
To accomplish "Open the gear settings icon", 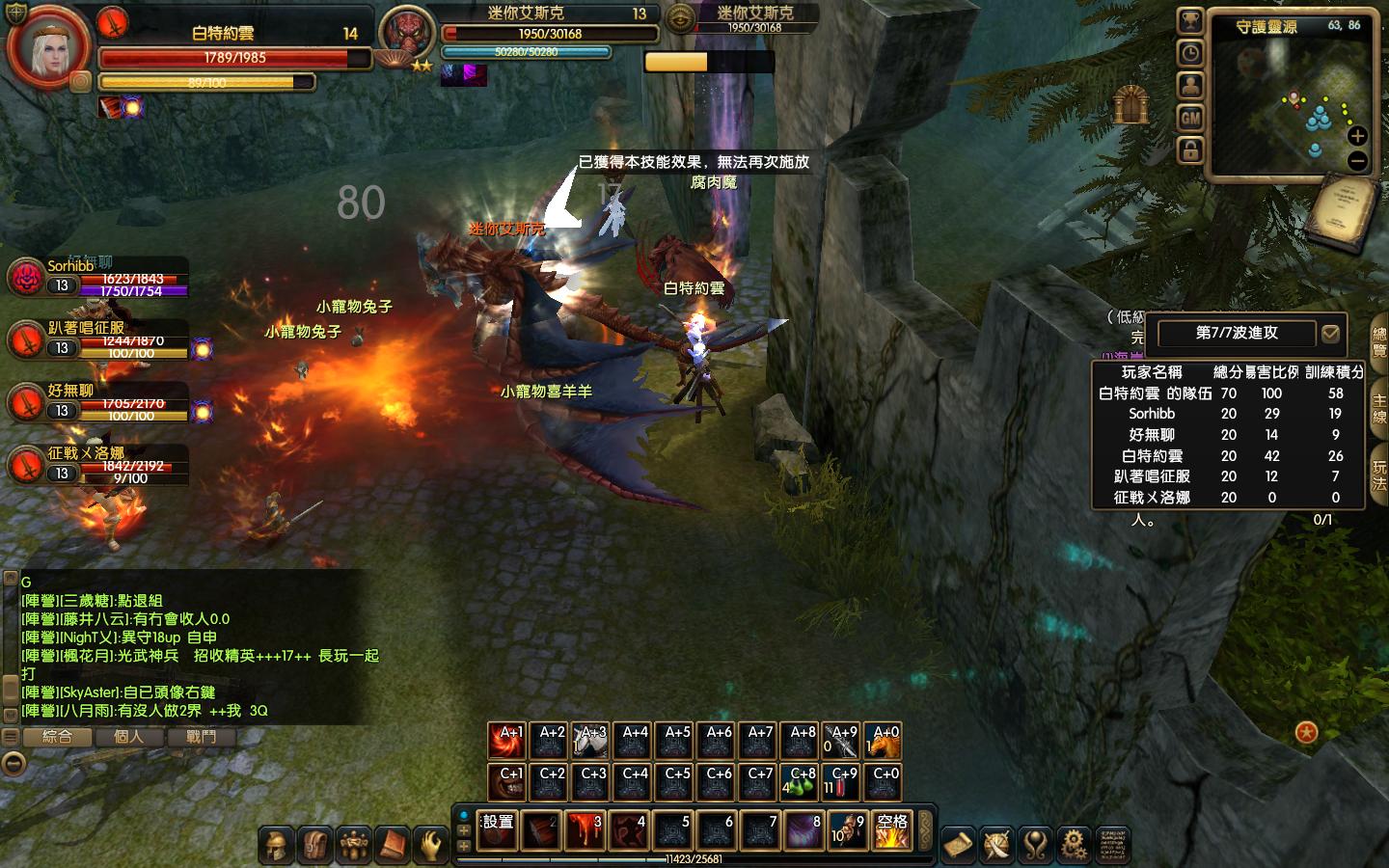I will (1073, 846).
